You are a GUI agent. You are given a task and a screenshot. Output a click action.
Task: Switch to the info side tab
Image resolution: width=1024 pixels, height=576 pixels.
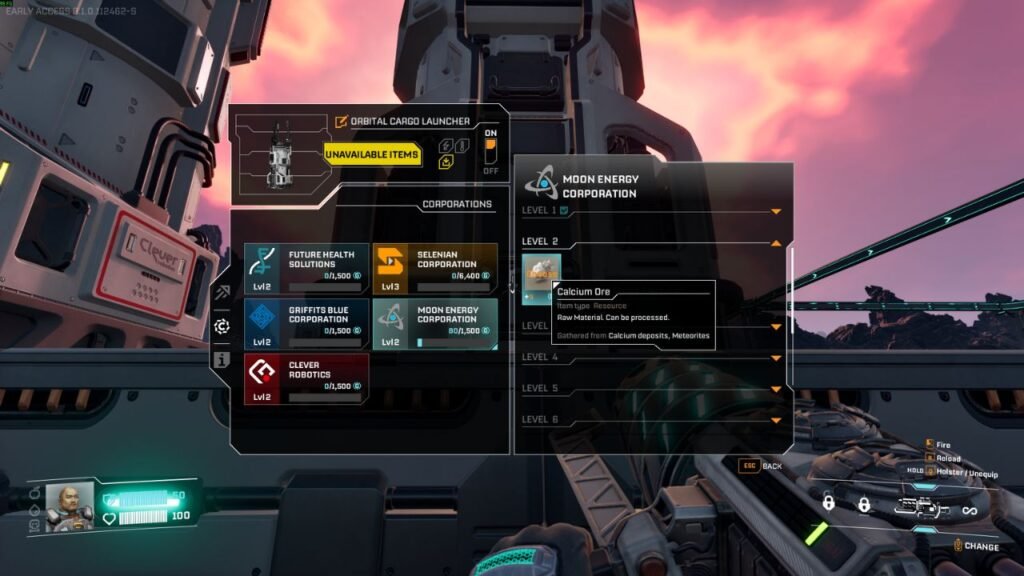click(221, 359)
